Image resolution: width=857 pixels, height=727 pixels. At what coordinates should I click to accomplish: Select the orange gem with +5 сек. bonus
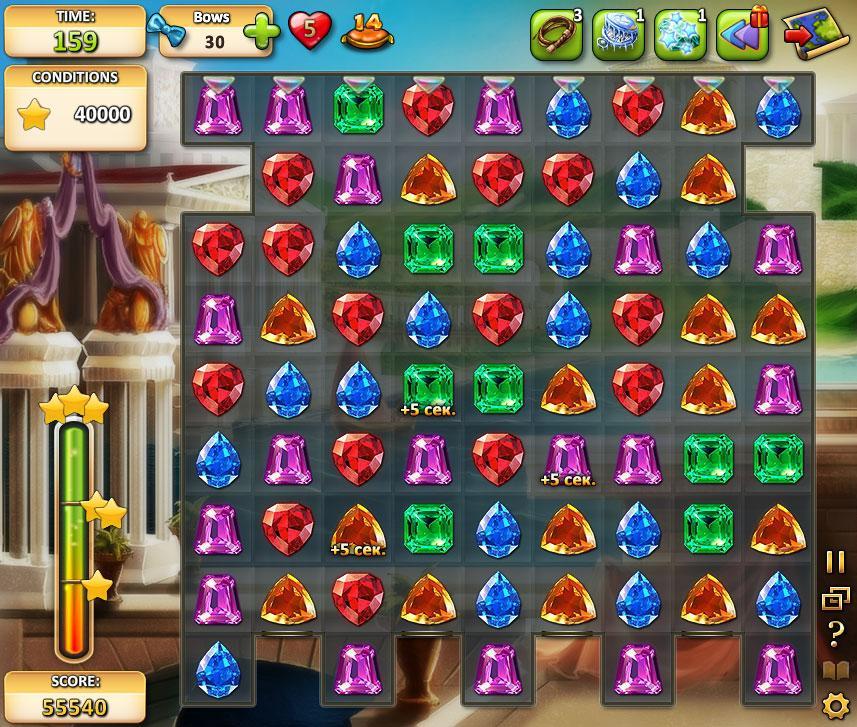358,527
